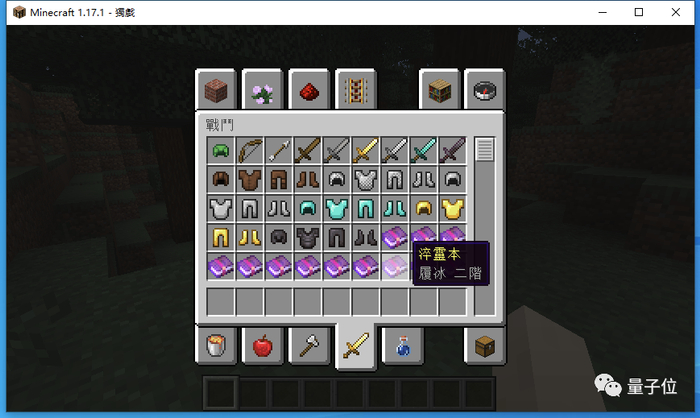Switch to the Decoration Blocks flower tab
The height and width of the screenshot is (418, 700).
tap(263, 91)
